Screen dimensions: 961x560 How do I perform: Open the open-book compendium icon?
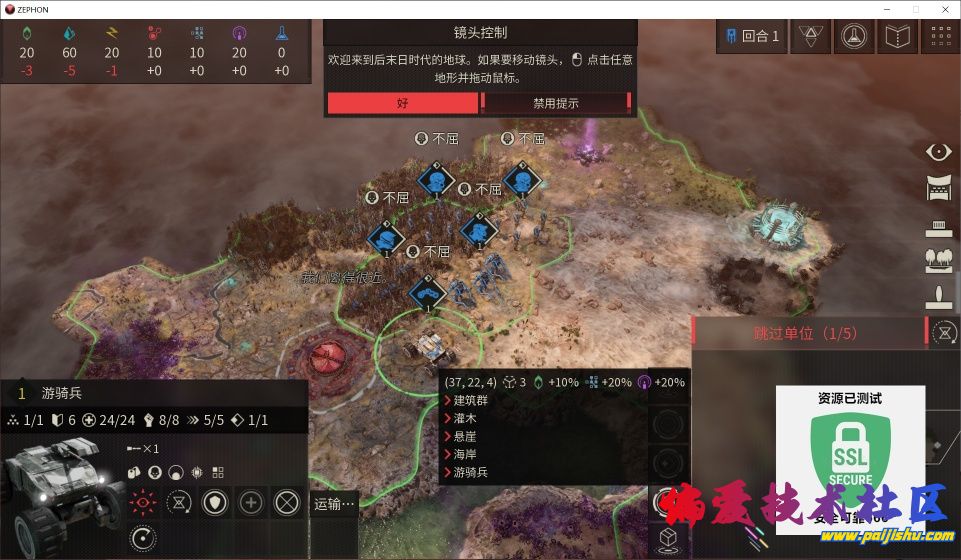tap(896, 37)
